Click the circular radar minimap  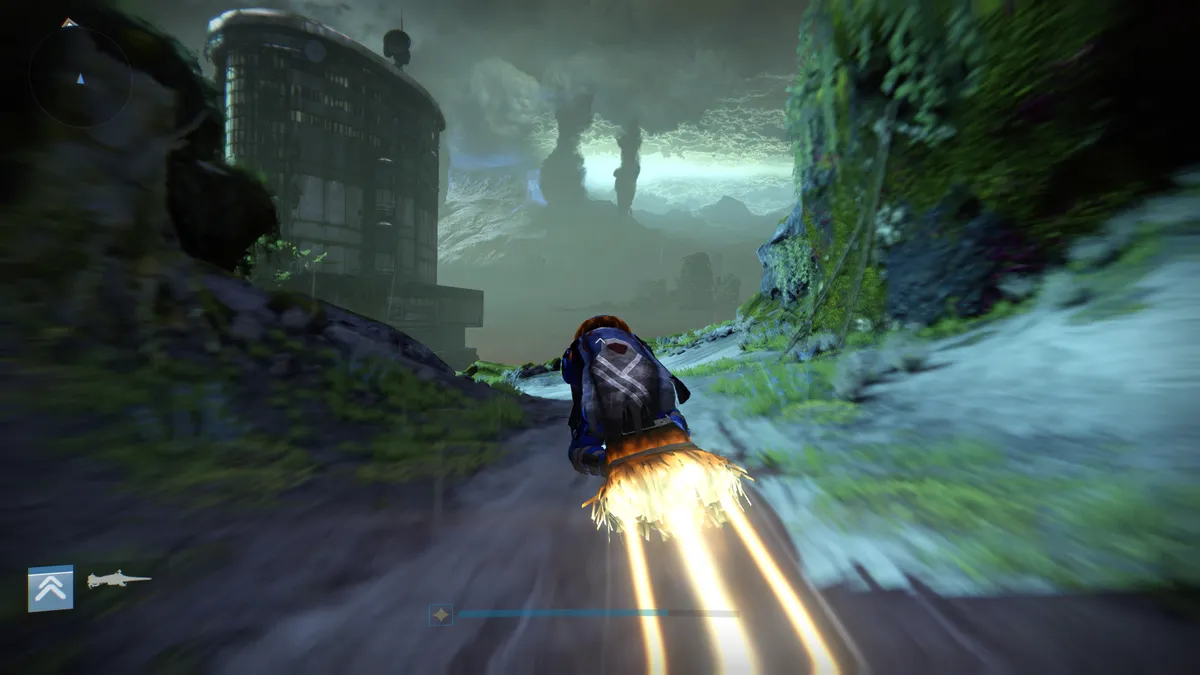tap(80, 77)
